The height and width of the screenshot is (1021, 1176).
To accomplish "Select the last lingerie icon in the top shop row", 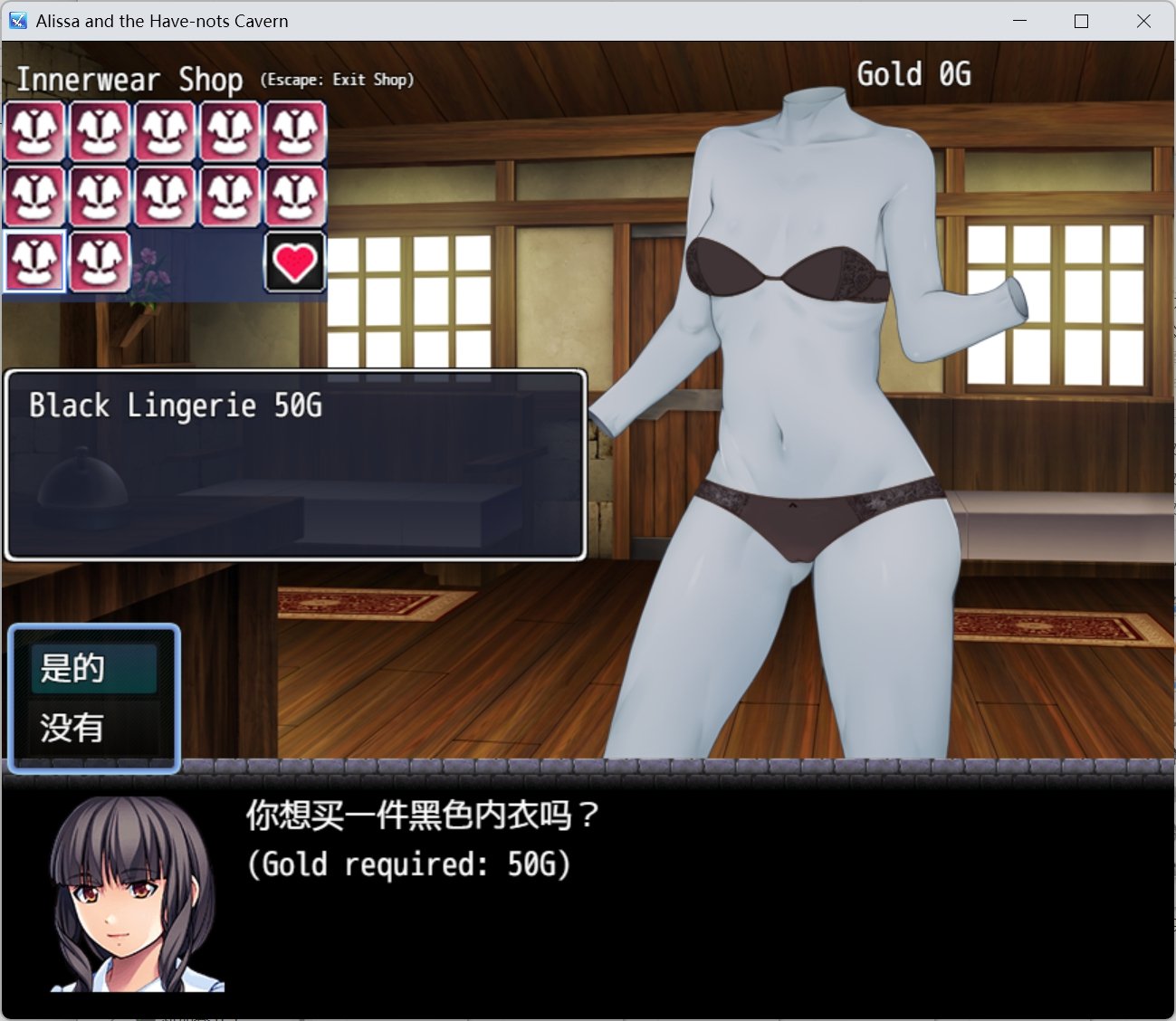I will (x=295, y=130).
